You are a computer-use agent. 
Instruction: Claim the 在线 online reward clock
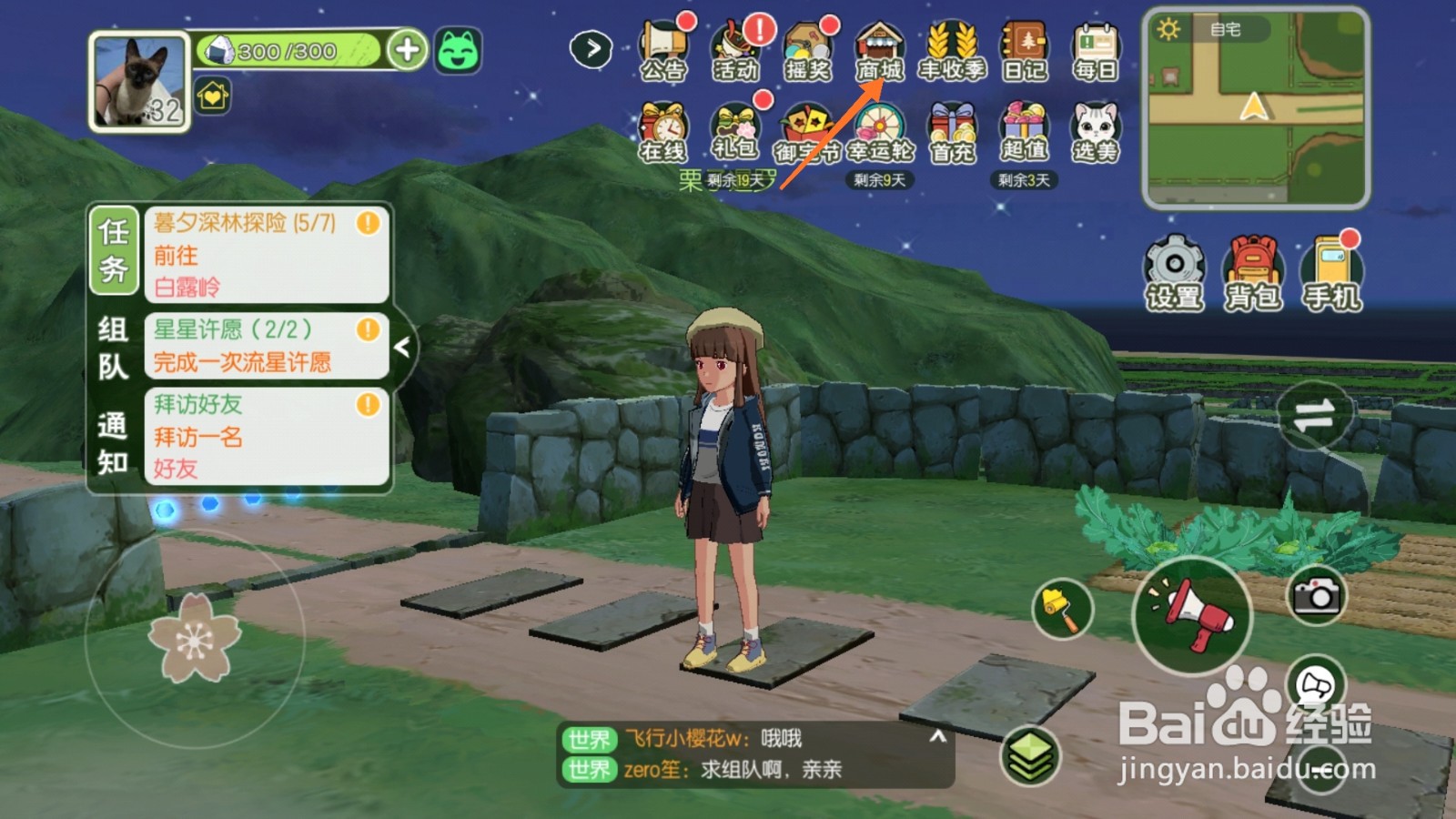coord(662,133)
